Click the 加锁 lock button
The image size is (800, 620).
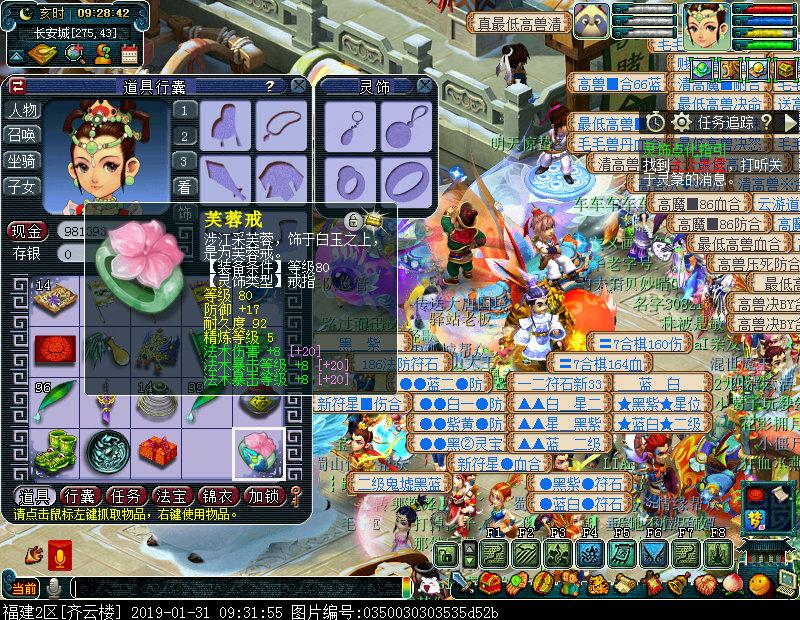(x=264, y=496)
